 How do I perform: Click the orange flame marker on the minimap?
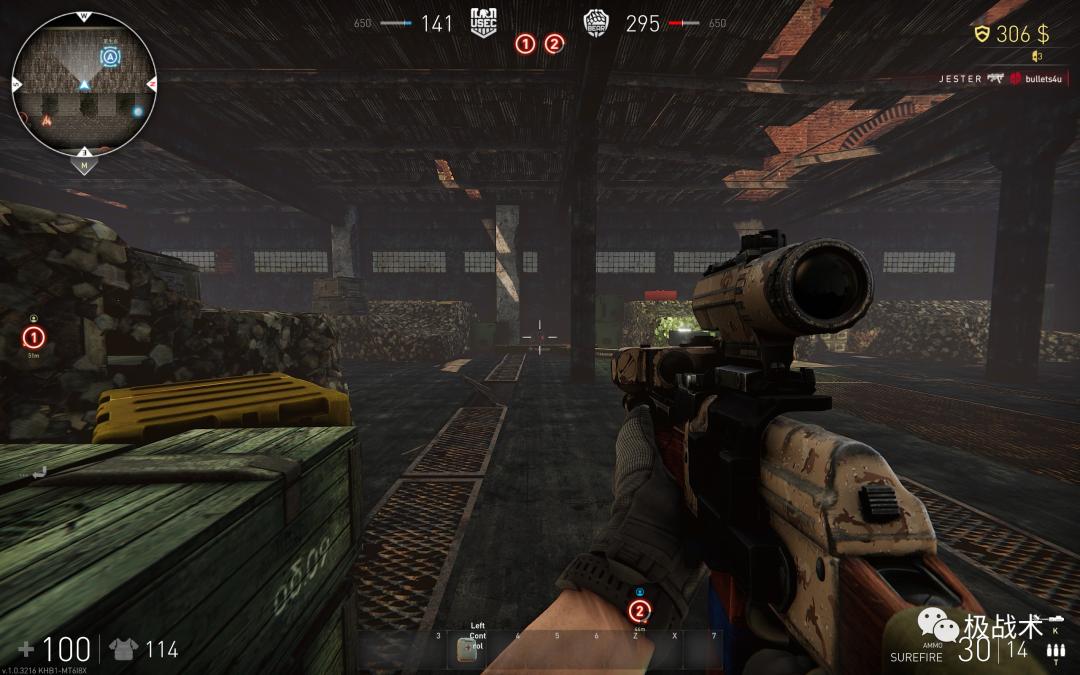click(45, 121)
